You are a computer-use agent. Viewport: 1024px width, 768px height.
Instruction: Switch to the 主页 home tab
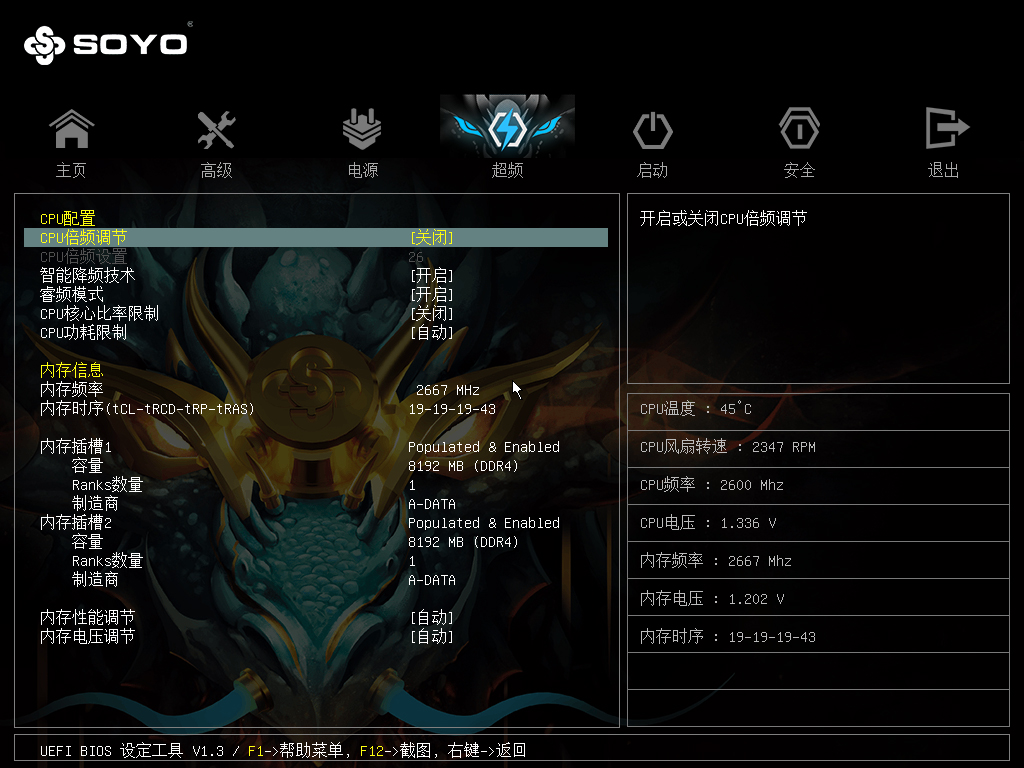[x=71, y=142]
